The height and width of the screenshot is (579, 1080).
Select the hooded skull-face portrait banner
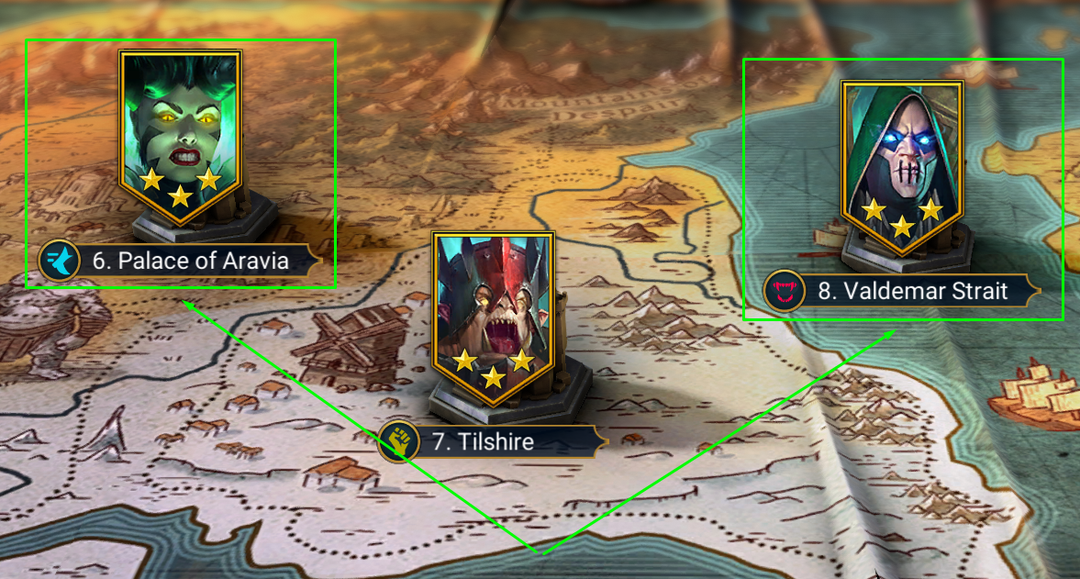(902, 160)
